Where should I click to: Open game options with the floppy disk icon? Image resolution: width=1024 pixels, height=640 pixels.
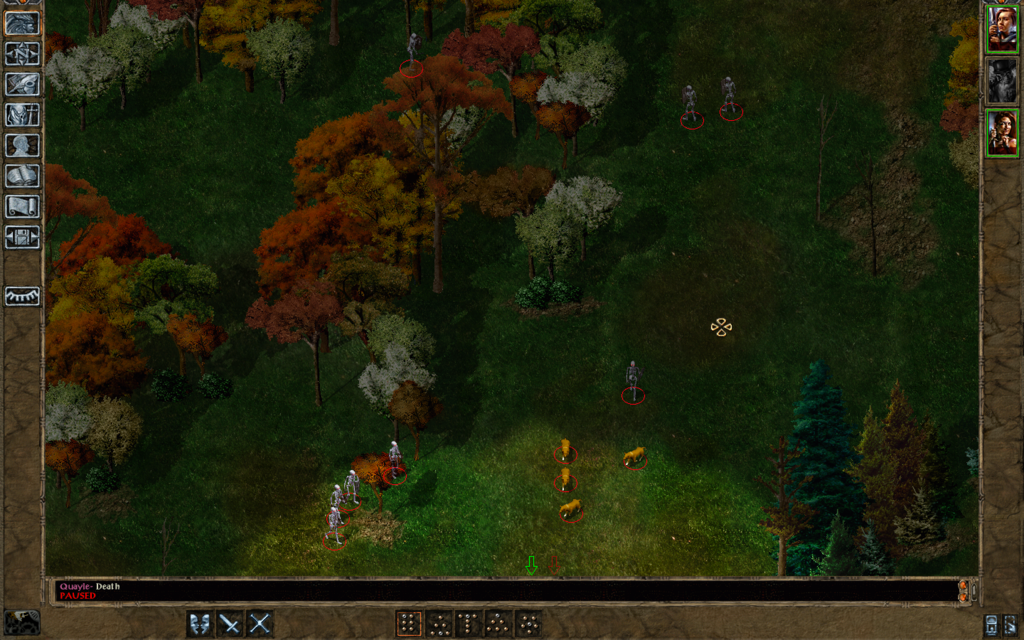(x=22, y=238)
